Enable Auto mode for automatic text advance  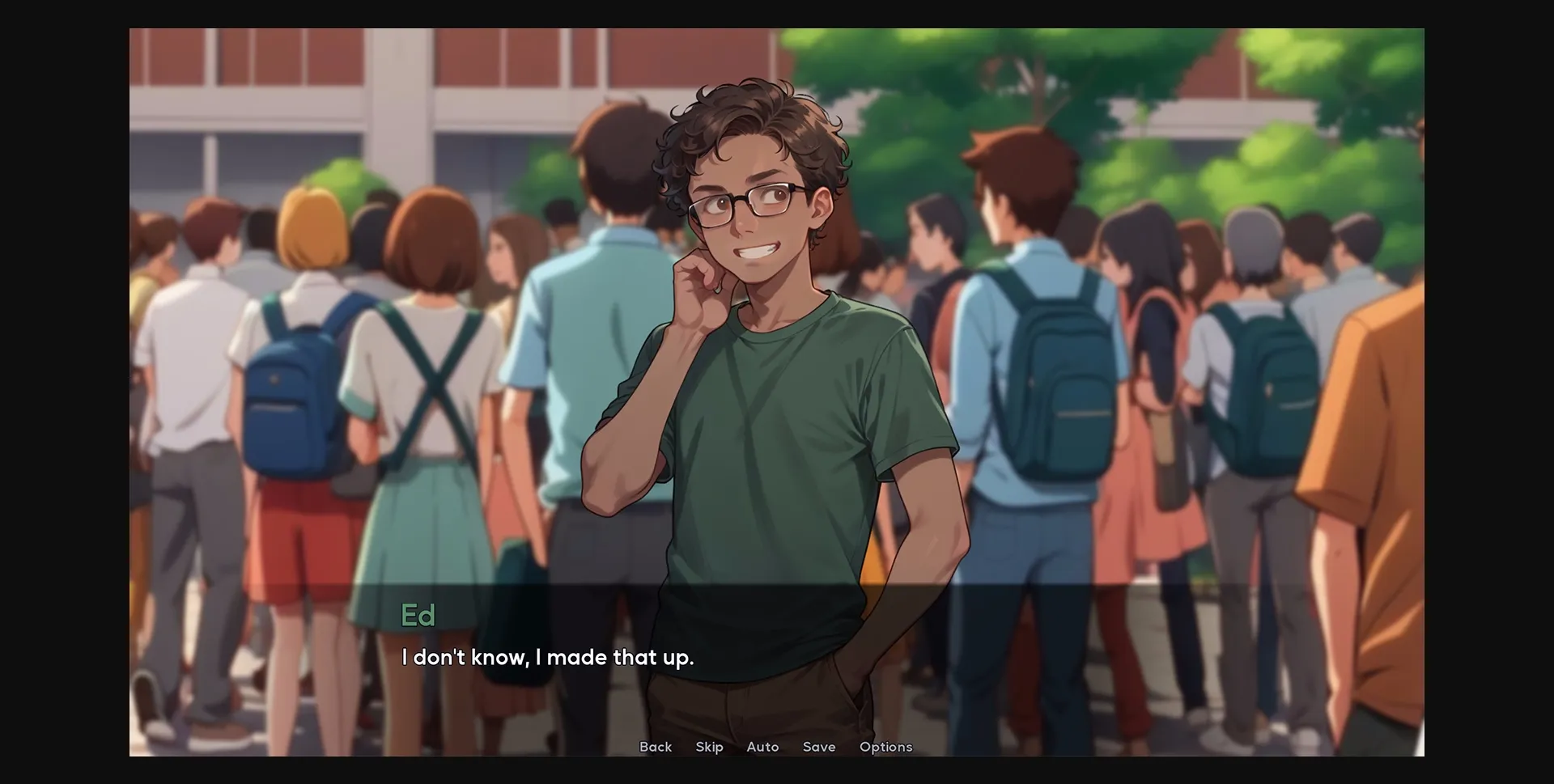pos(762,747)
